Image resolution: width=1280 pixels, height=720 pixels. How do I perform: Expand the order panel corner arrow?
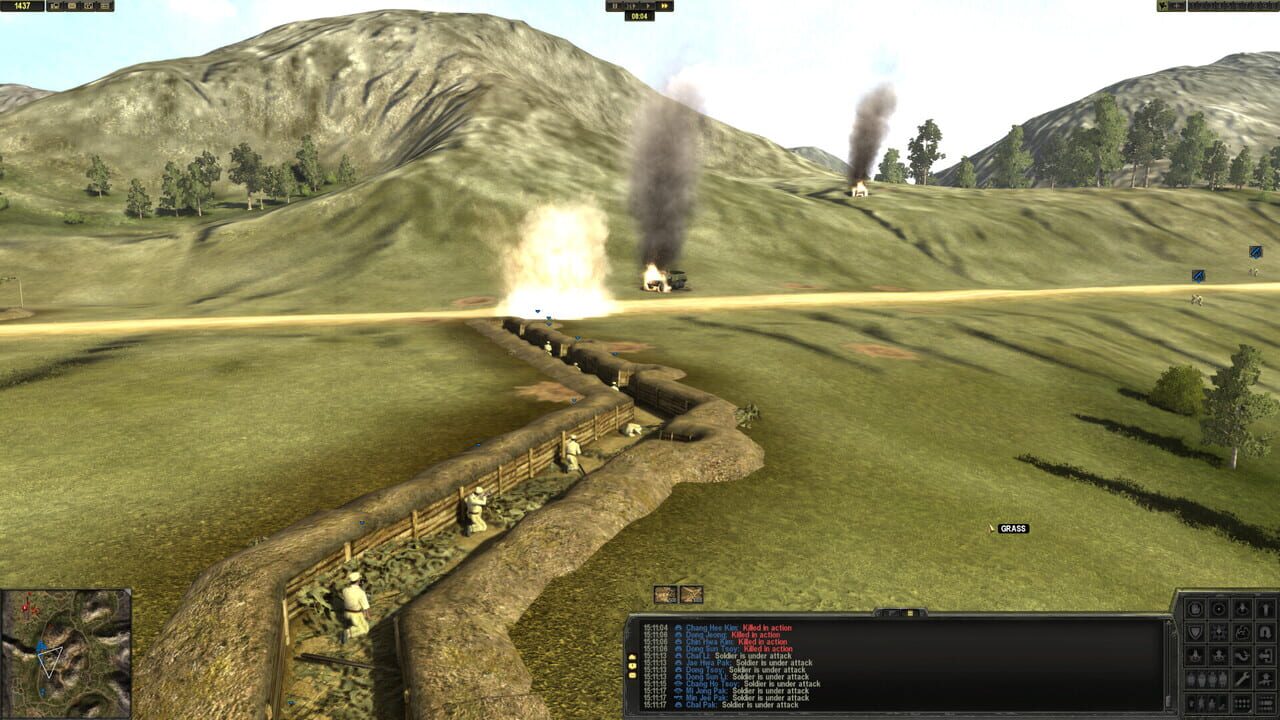(x=1250, y=711)
